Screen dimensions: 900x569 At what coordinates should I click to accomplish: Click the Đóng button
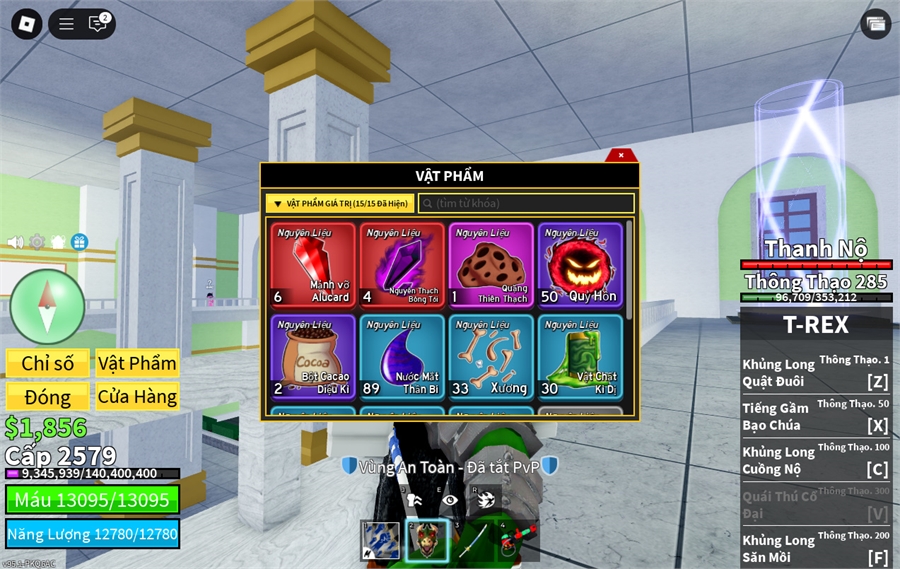click(x=48, y=397)
